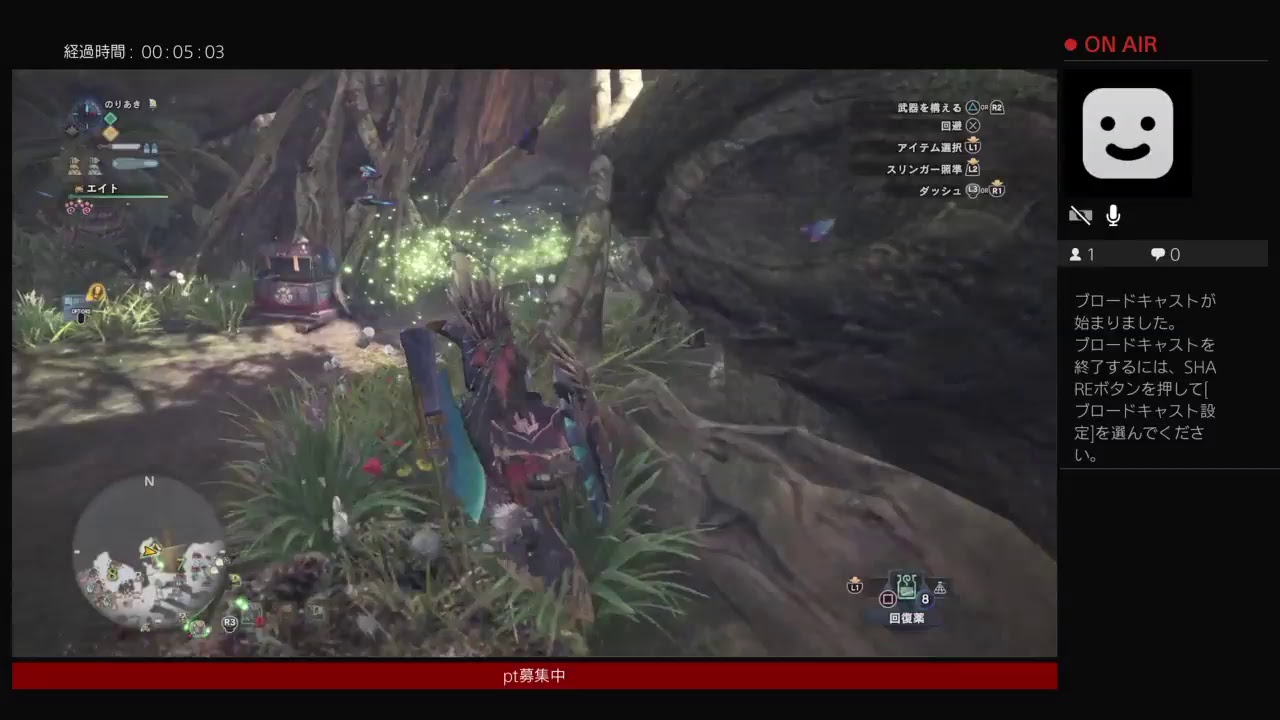This screenshot has height=720, width=1280.
Task: Select the 回復薬 potion icon in the item bar
Action: click(x=906, y=584)
